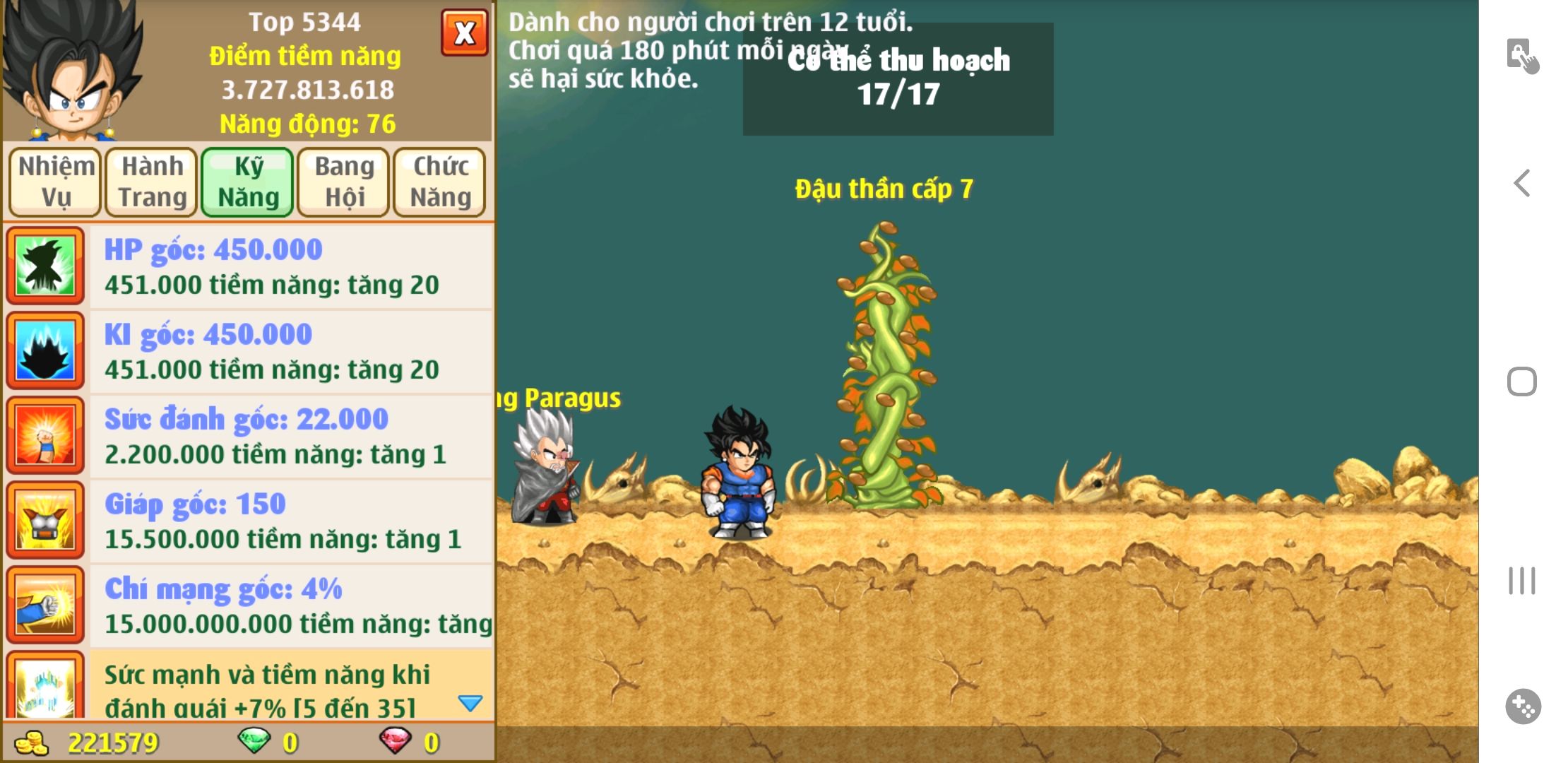Tap the raised fist attack icon
The image size is (1568, 763).
coord(46,435)
